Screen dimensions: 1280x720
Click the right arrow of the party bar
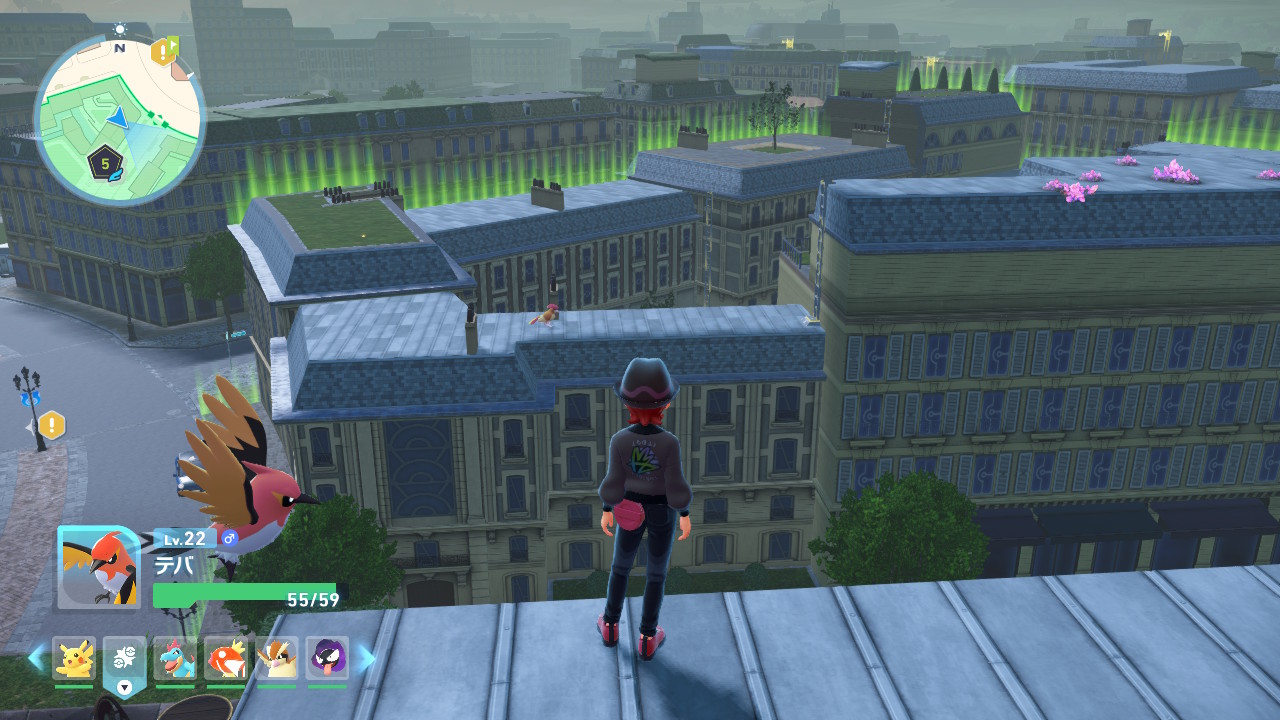click(366, 657)
